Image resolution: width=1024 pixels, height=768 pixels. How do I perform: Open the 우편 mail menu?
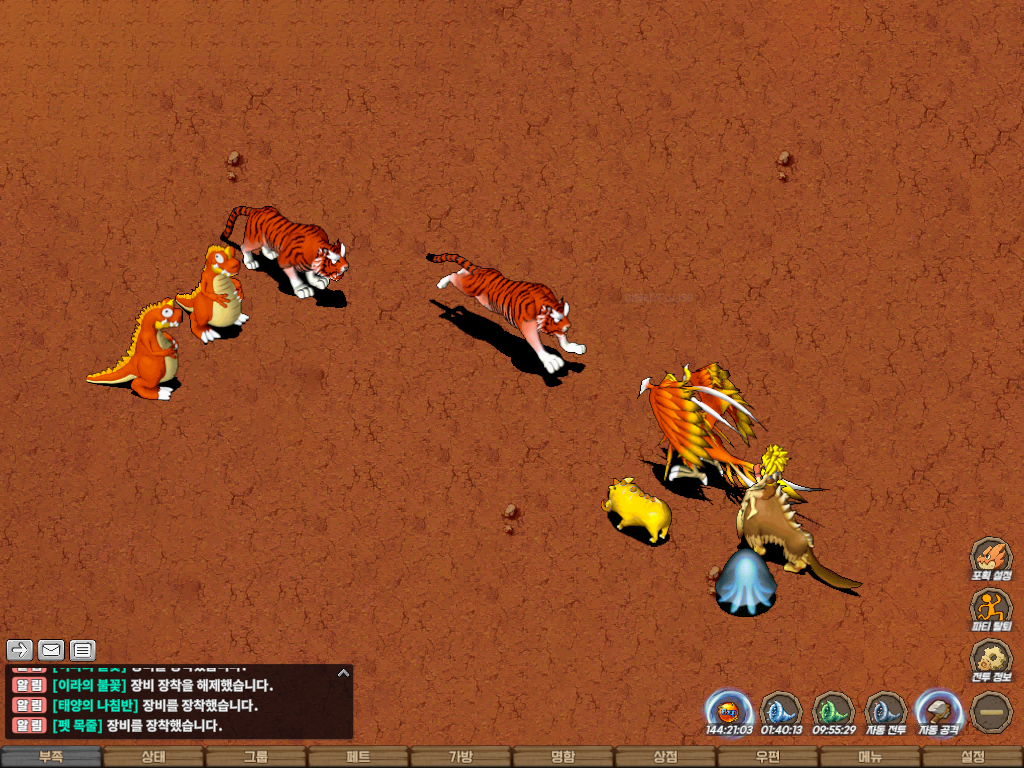pos(767,757)
